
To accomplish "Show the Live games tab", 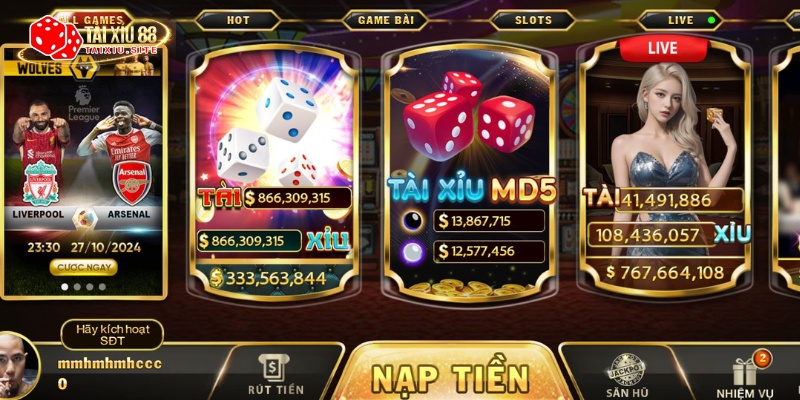I will [x=680, y=20].
